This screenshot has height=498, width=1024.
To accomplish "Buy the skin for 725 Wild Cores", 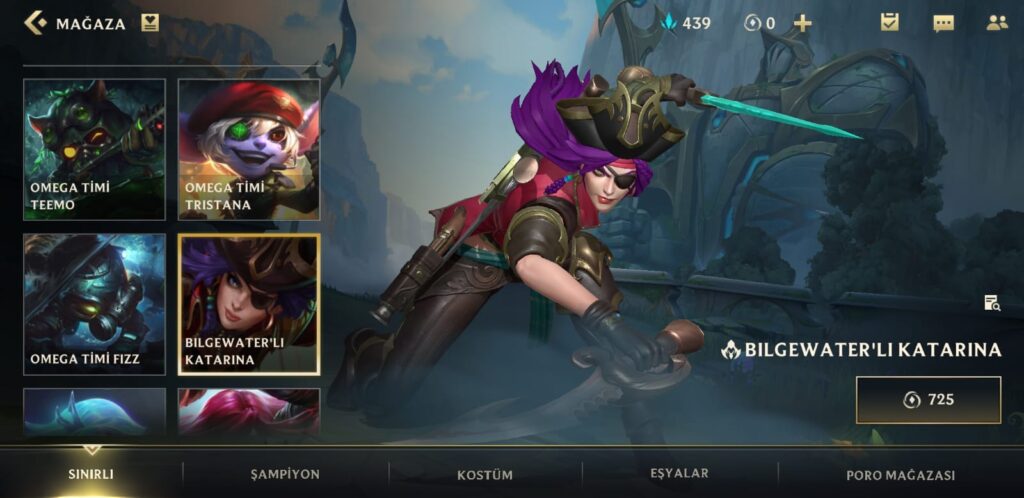I will (928, 400).
